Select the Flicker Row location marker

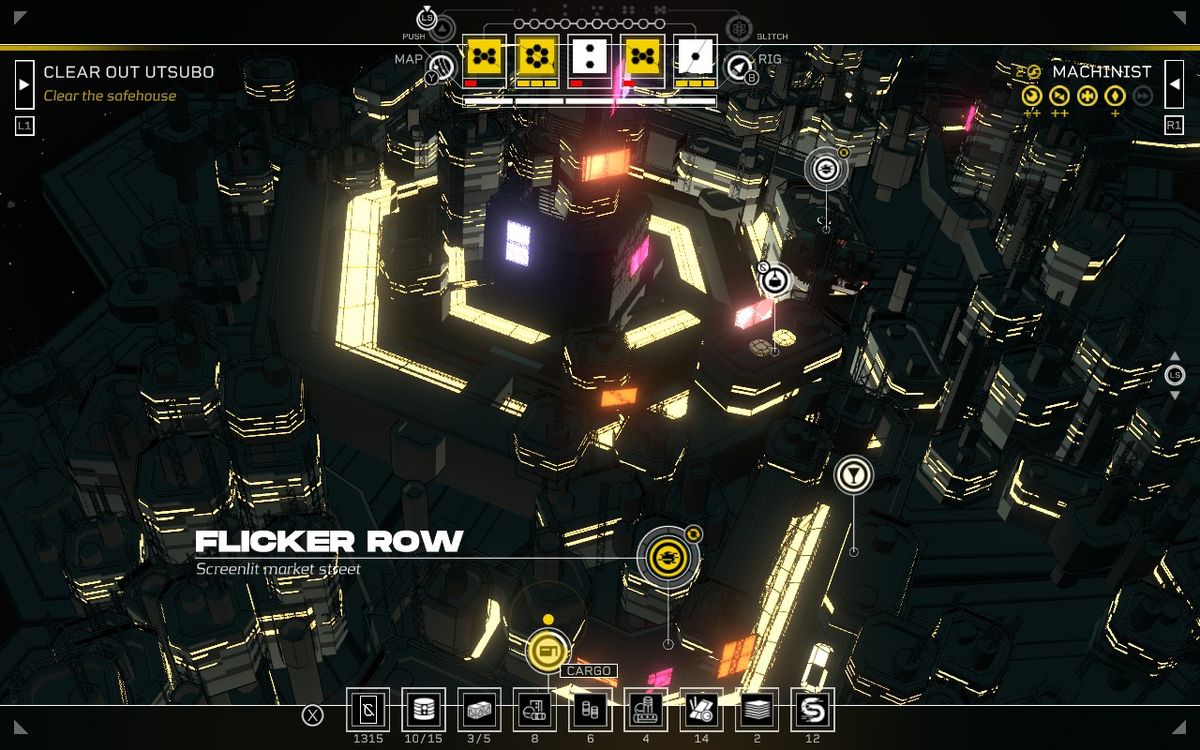click(668, 556)
